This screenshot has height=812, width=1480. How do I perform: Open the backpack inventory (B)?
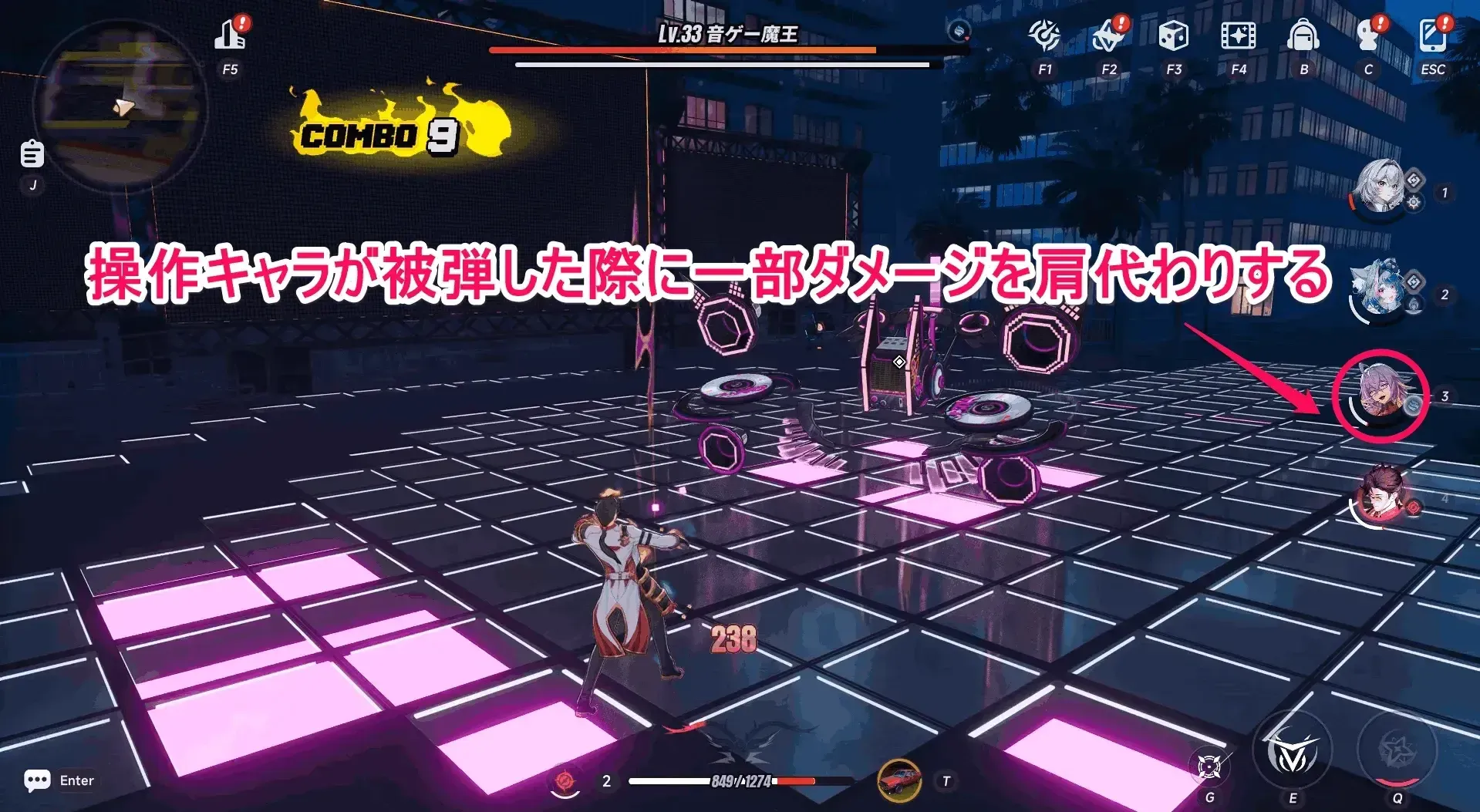(x=1303, y=35)
